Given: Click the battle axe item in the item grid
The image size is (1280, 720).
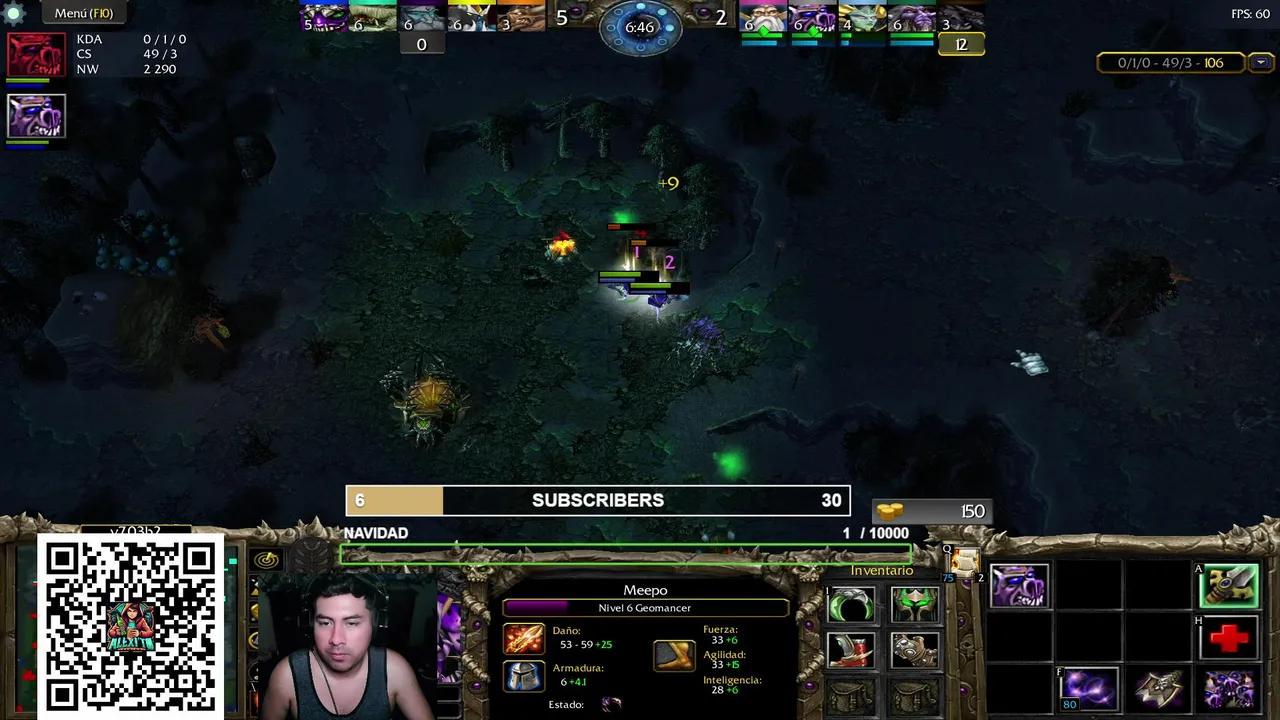Looking at the screenshot, I should (1158, 686).
